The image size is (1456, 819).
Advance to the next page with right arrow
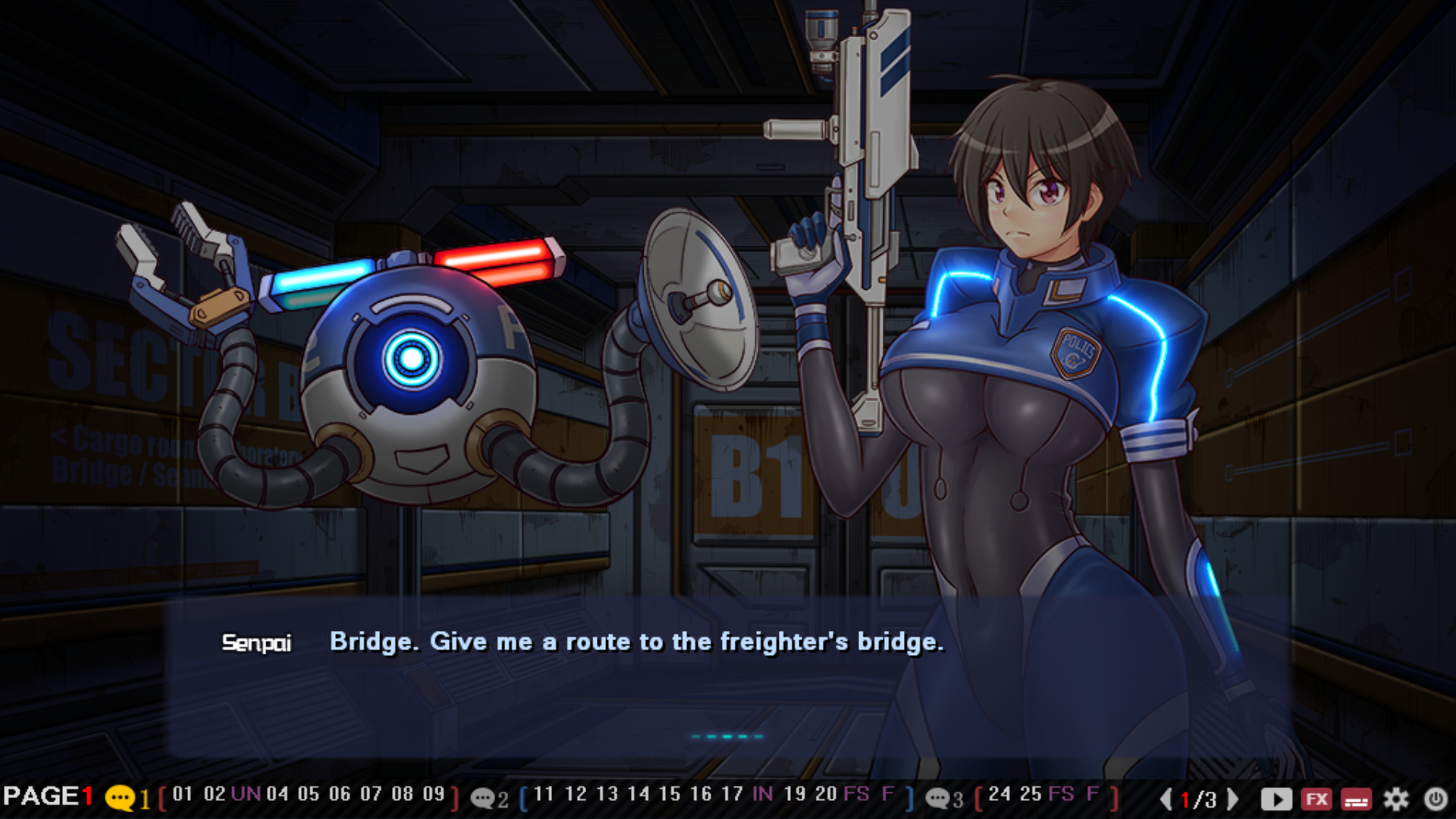click(x=1233, y=799)
